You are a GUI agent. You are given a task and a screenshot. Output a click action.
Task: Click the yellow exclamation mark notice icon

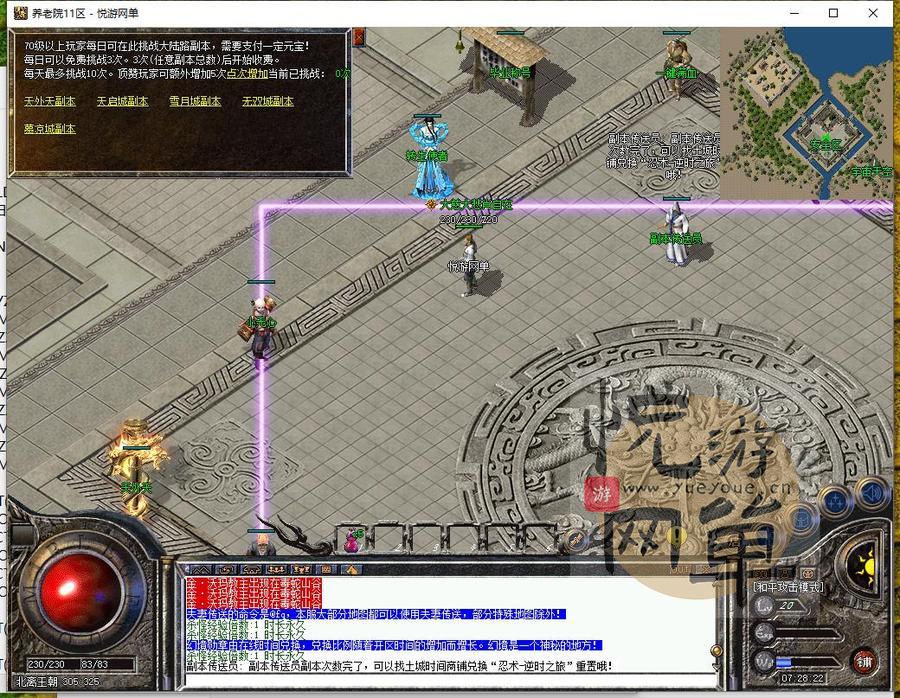pos(676,538)
